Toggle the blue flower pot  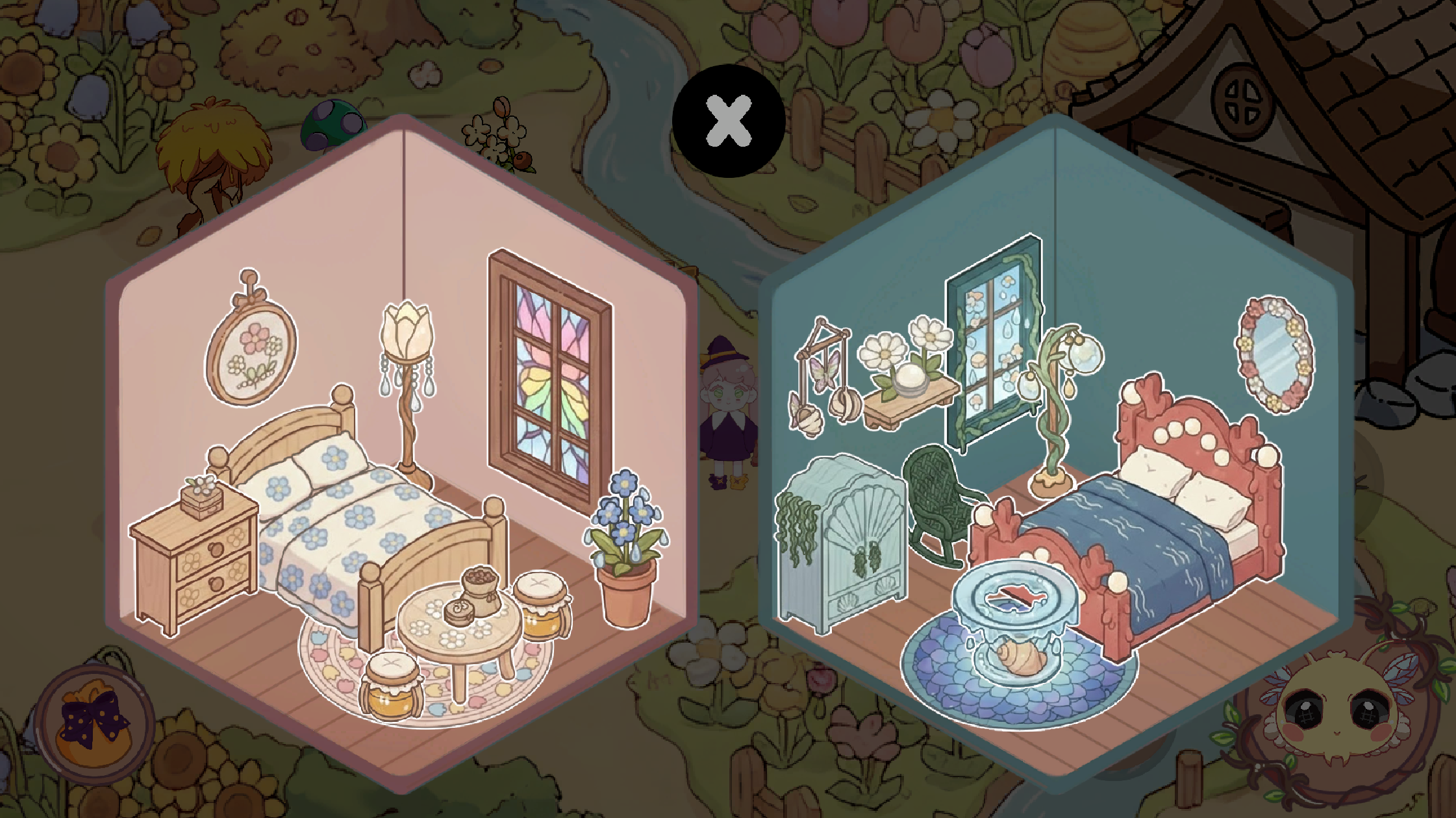pyautogui.click(x=623, y=552)
